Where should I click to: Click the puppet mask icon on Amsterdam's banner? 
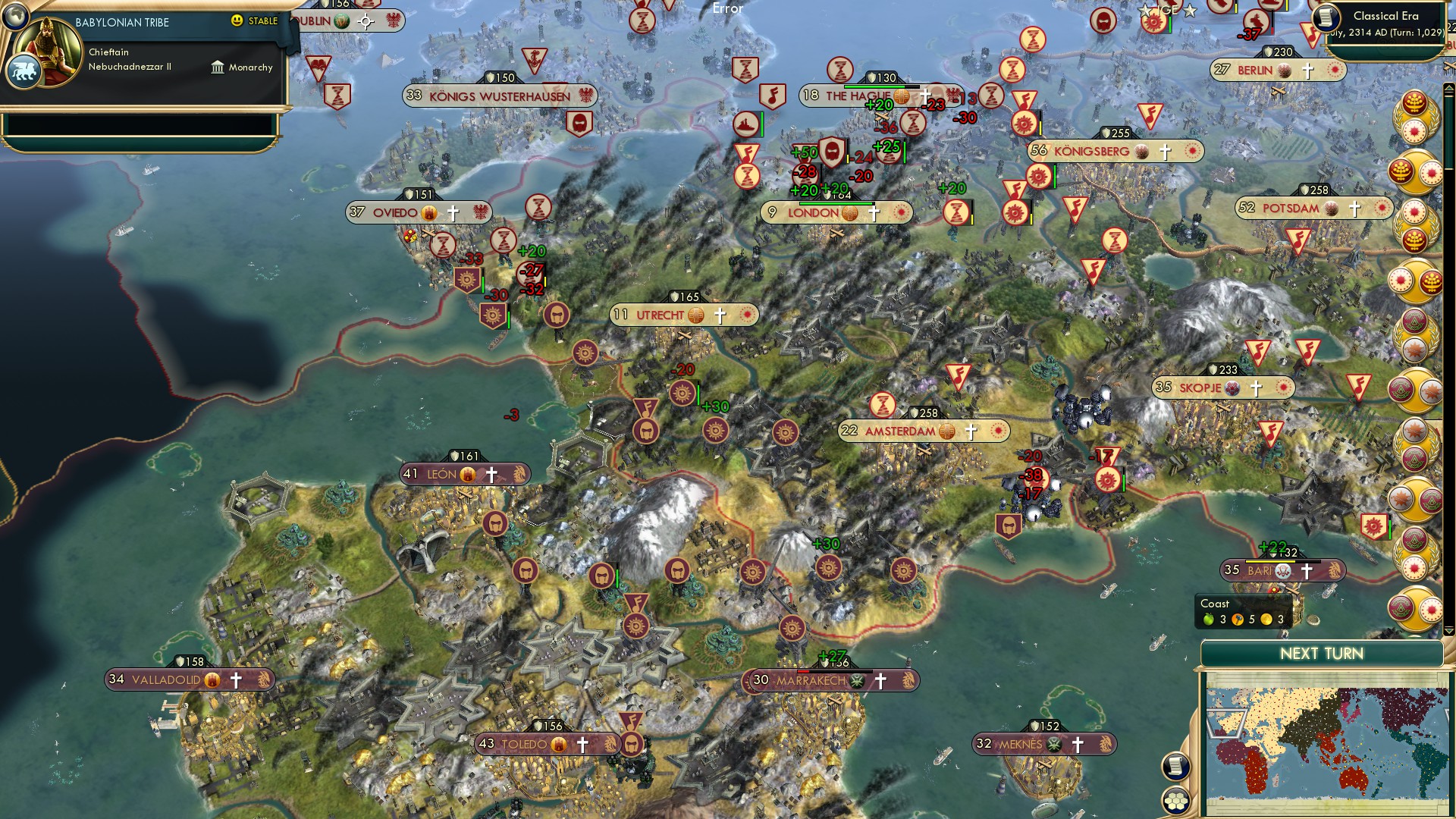(x=946, y=431)
